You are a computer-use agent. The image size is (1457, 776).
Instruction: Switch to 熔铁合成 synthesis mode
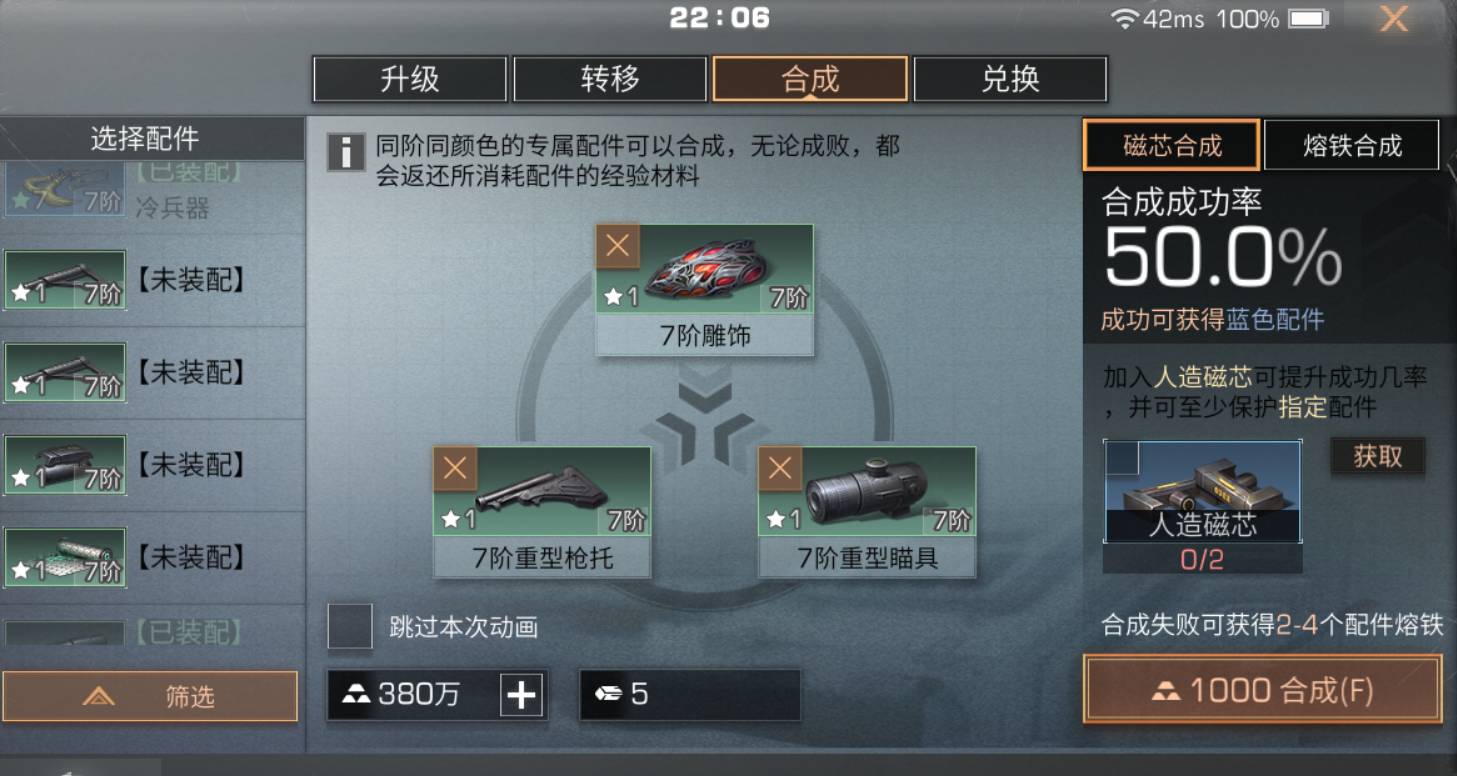(x=1352, y=144)
